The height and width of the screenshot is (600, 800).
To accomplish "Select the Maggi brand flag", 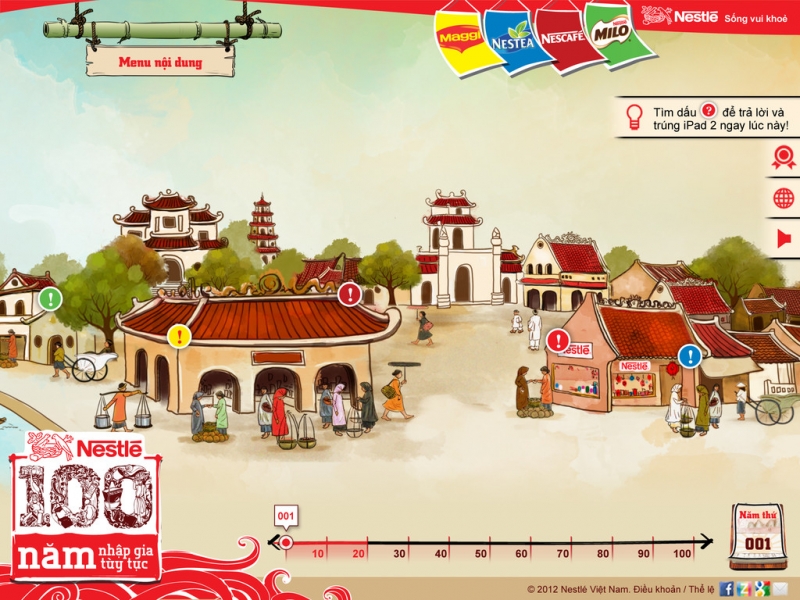I will tap(458, 38).
